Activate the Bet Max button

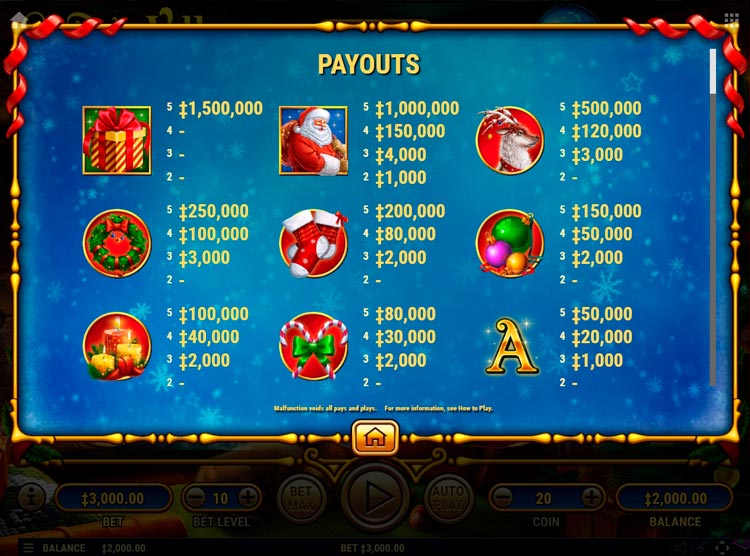(x=301, y=495)
